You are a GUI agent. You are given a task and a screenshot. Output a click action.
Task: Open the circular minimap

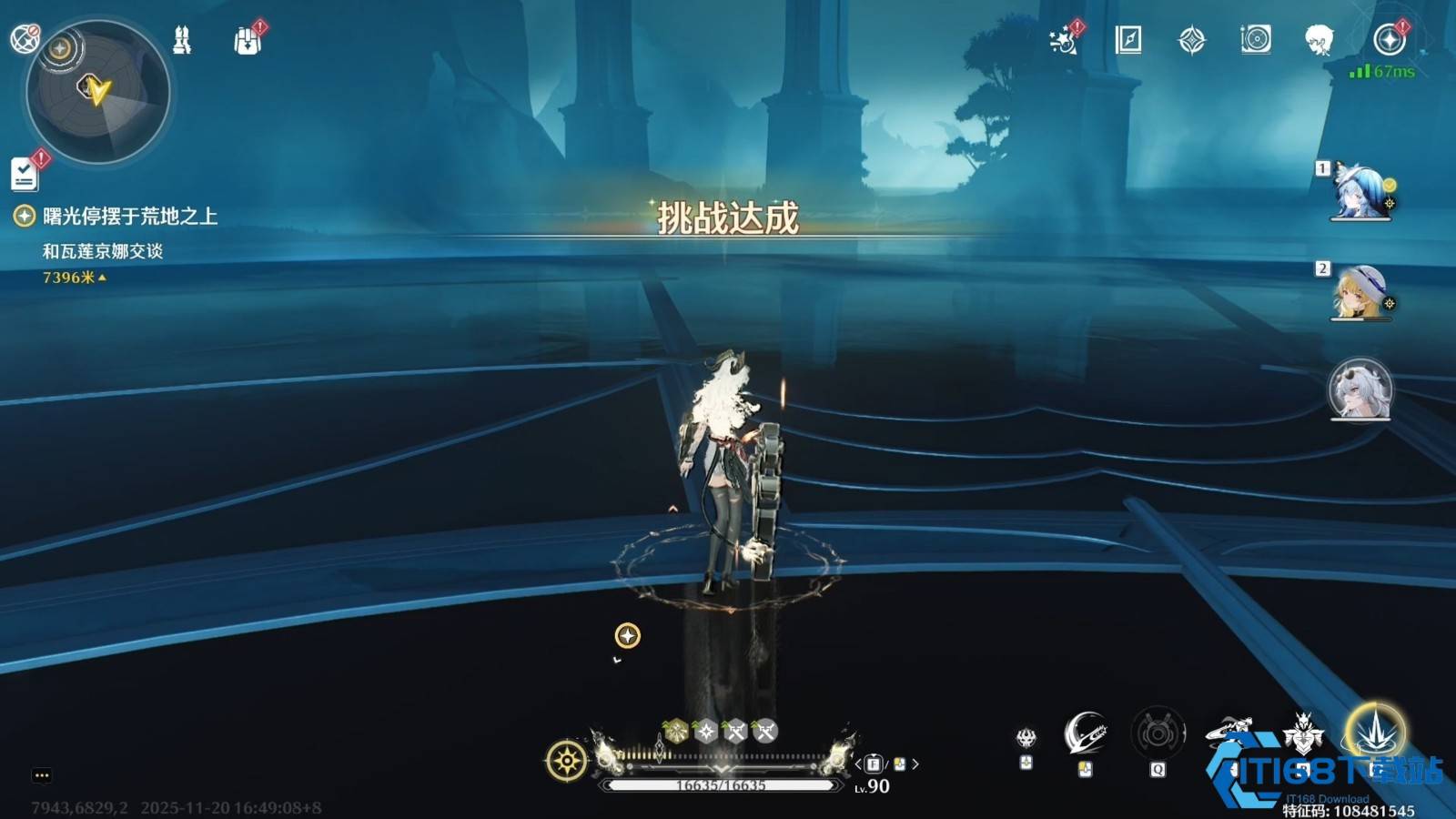[98, 92]
